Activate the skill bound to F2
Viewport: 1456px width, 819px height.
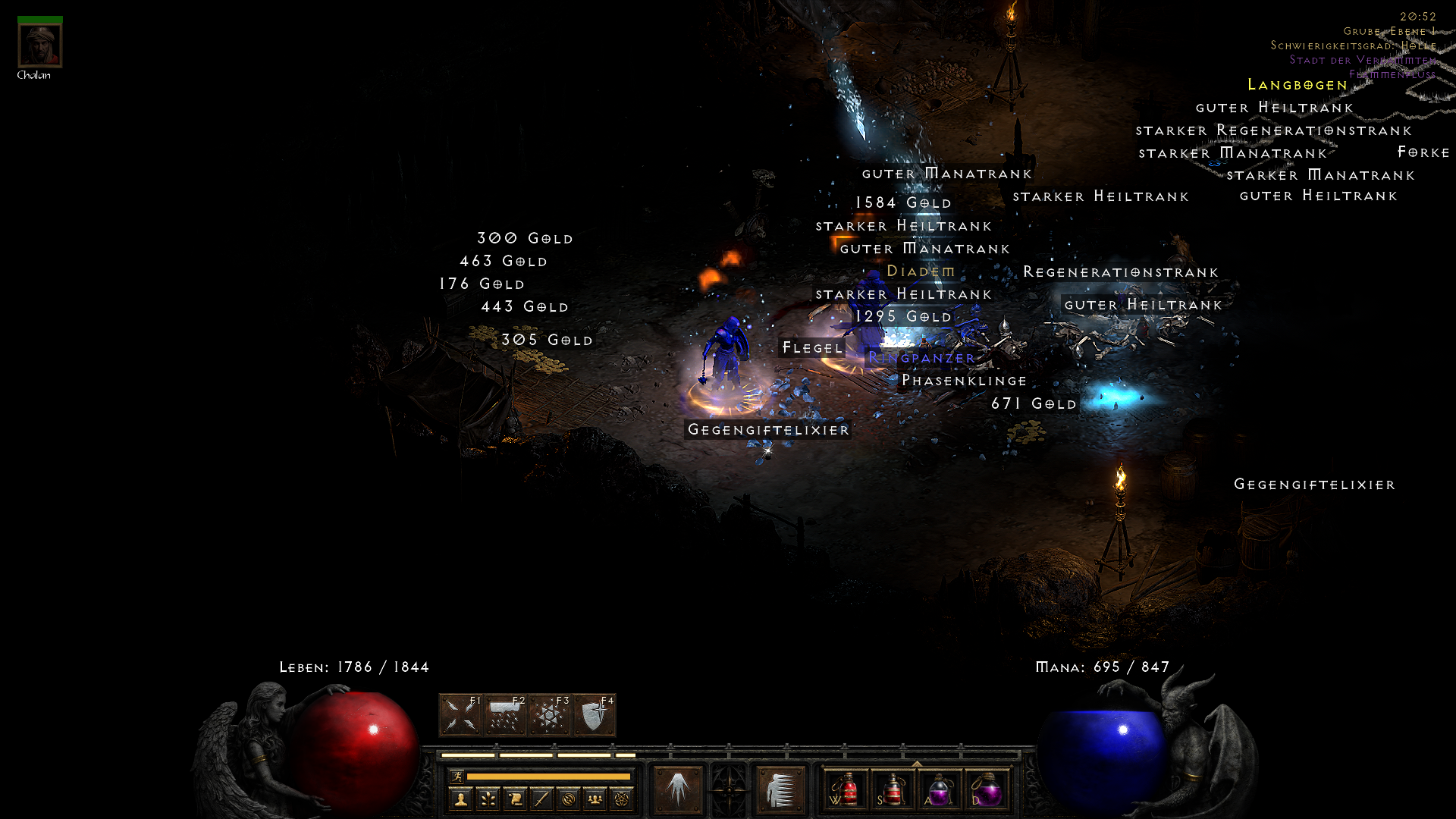504,714
